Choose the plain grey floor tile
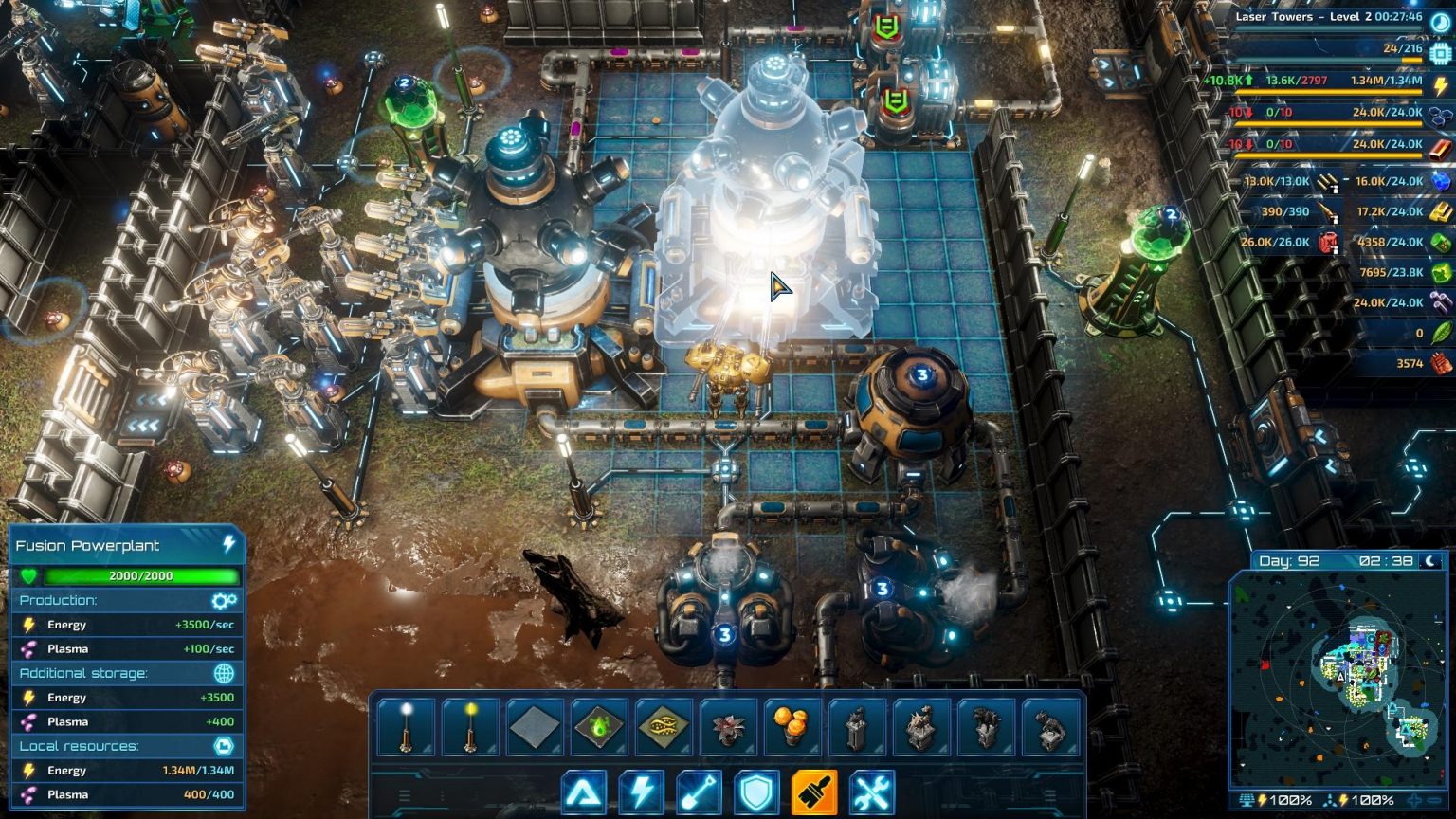The height and width of the screenshot is (819, 1456). click(x=536, y=727)
